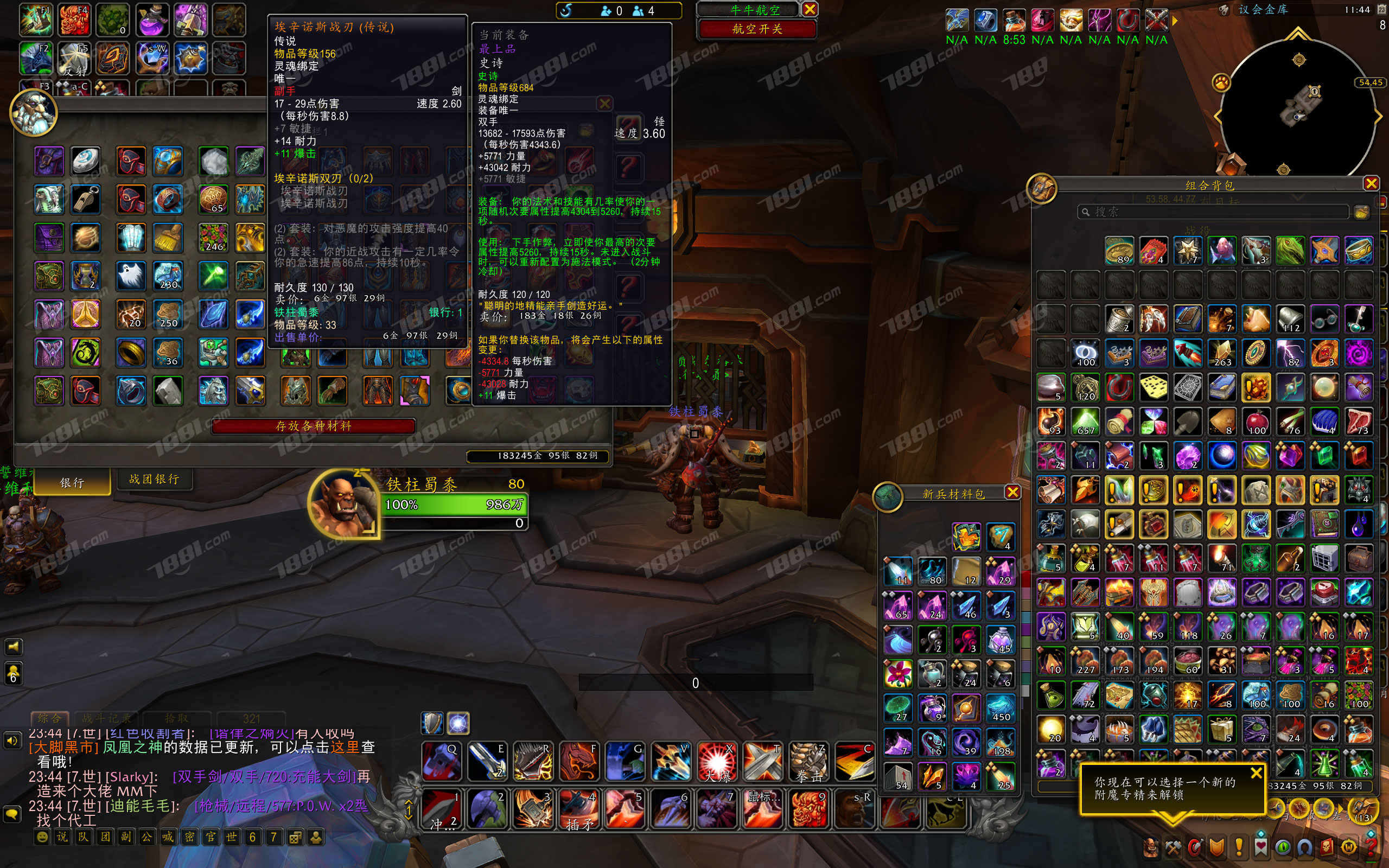Open the 综合 chat tab
This screenshot has height=868, width=1389.
[x=49, y=718]
